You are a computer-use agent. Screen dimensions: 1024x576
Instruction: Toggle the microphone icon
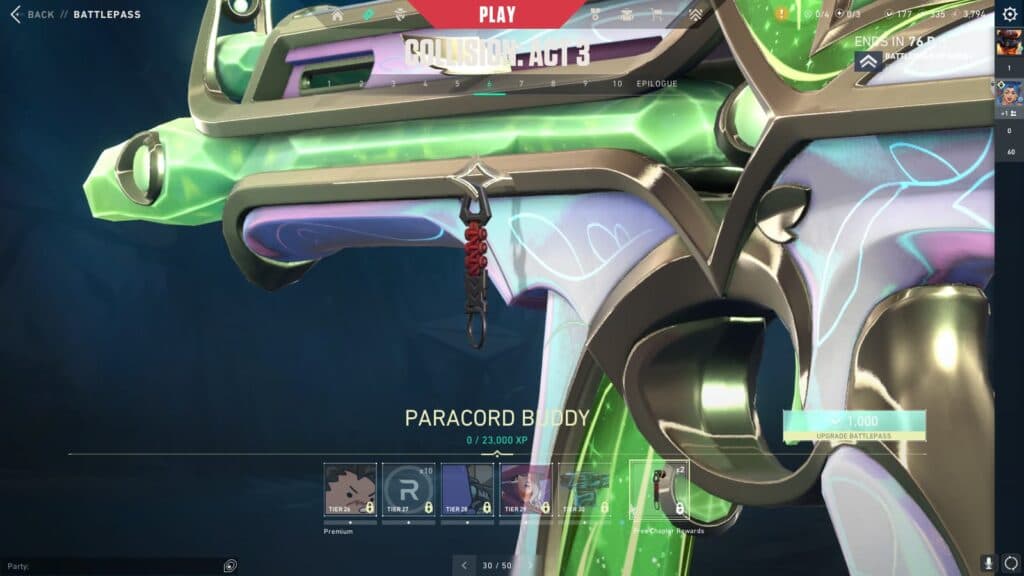coord(988,563)
